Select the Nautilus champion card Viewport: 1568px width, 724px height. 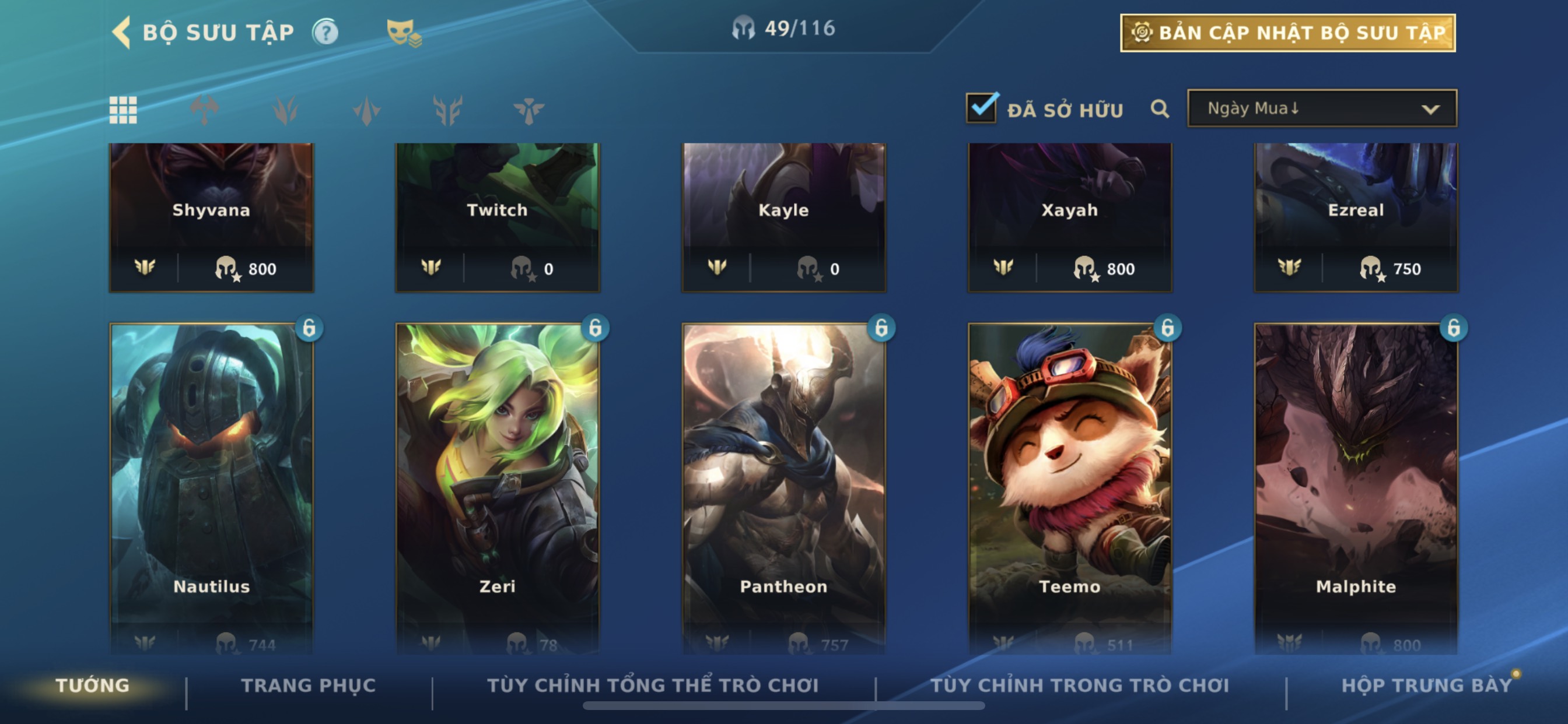[x=211, y=481]
